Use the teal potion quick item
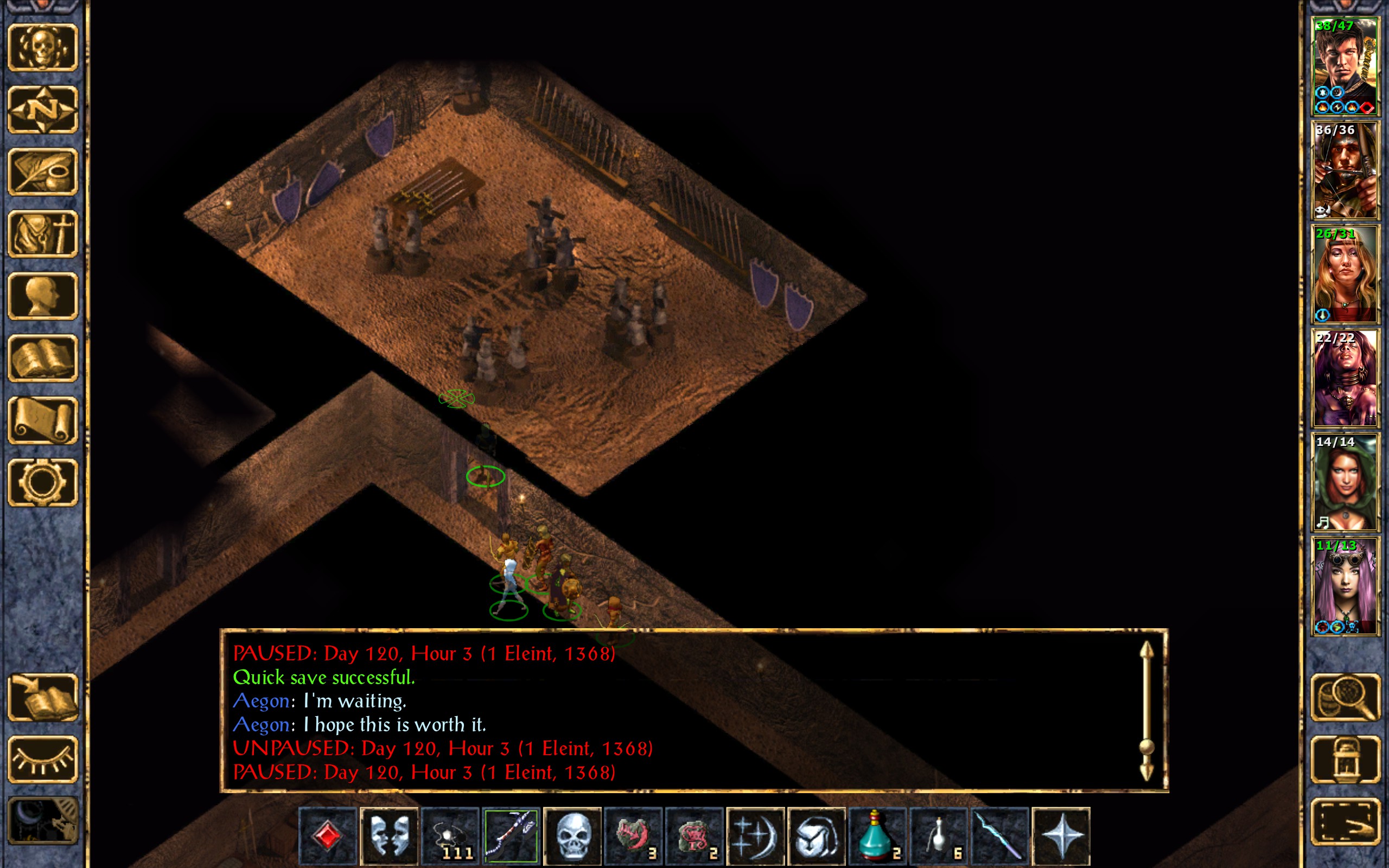1389x868 pixels. click(x=877, y=836)
